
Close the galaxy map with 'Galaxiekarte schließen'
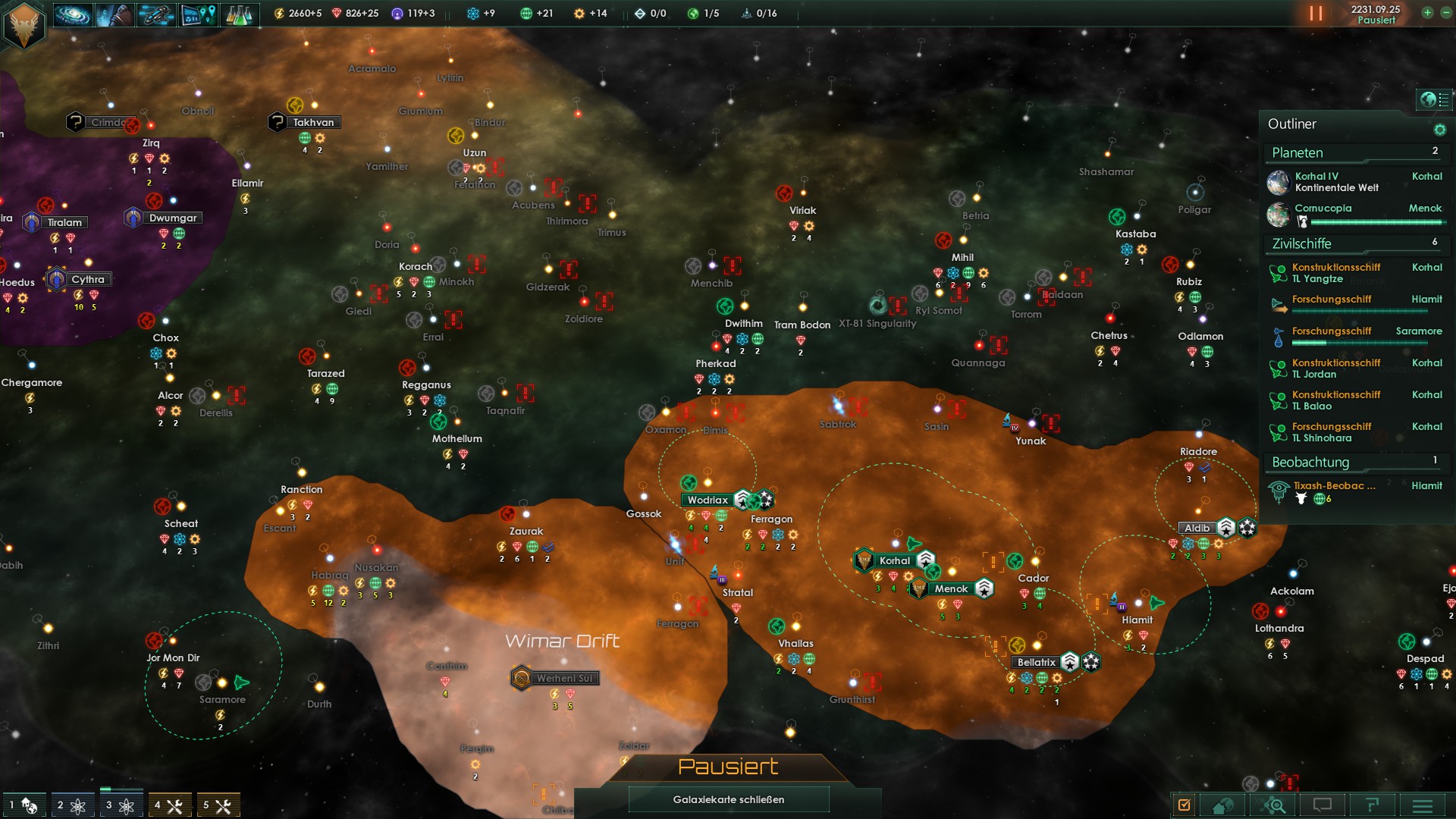[x=728, y=799]
